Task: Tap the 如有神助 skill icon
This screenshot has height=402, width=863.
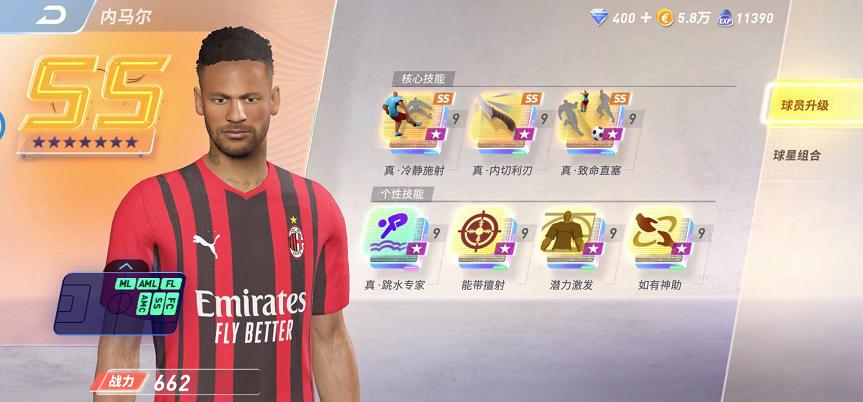Action: (656, 239)
